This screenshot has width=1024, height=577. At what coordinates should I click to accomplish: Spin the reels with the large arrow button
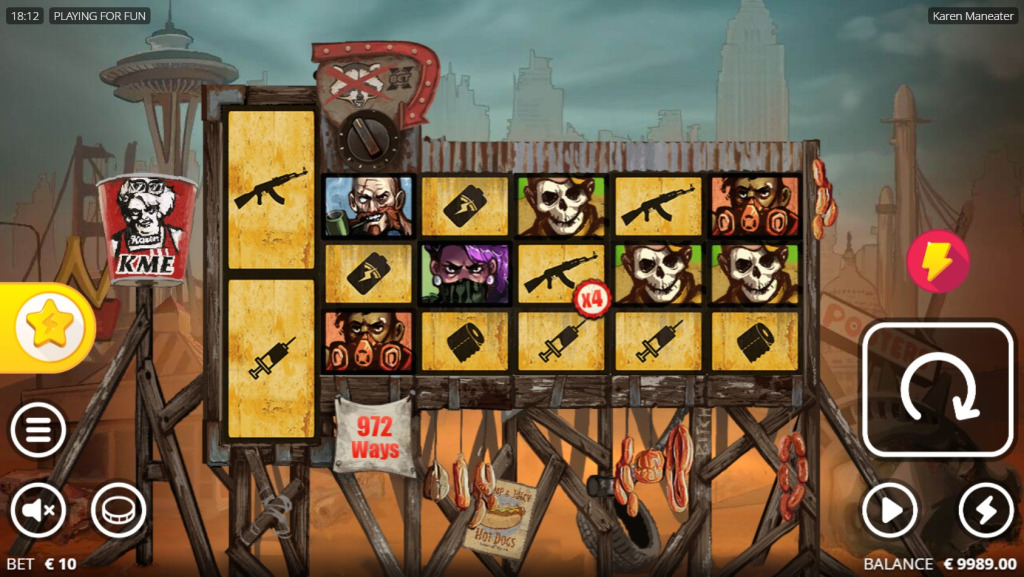[938, 390]
